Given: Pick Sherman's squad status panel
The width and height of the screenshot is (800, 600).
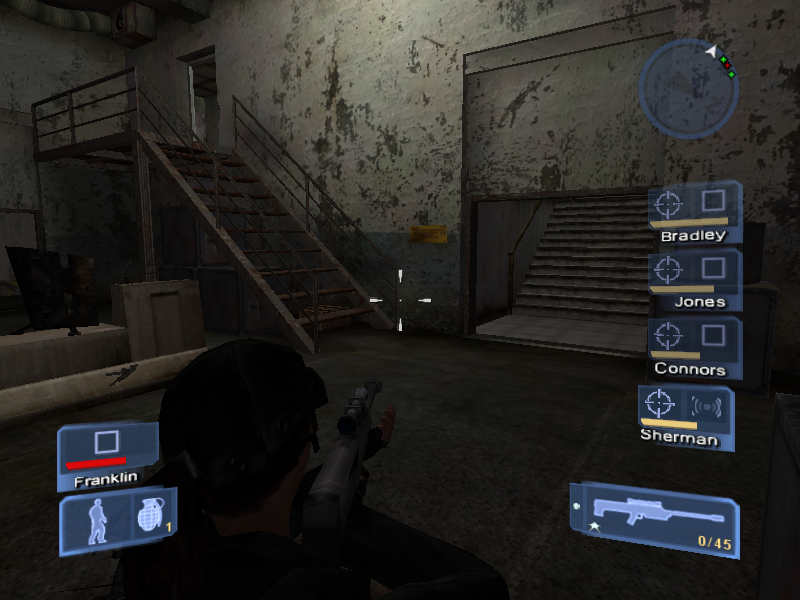Looking at the screenshot, I should pyautogui.click(x=685, y=414).
